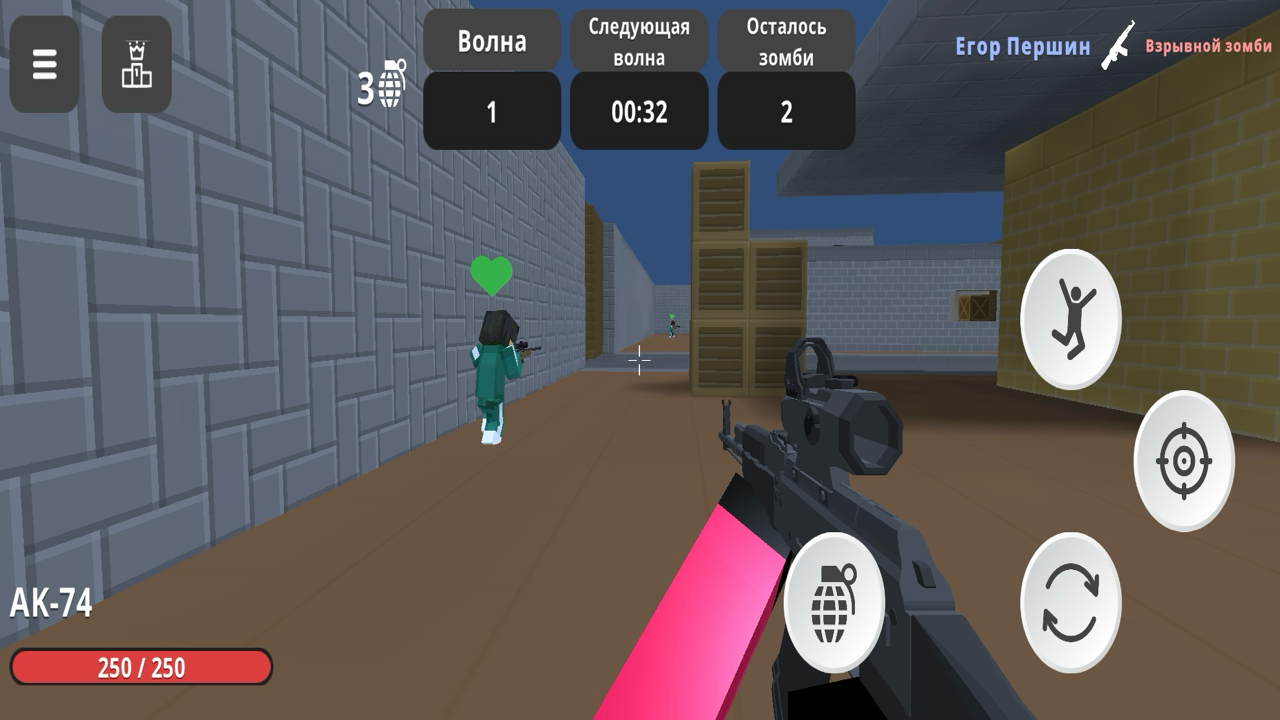Tap the Взрывной зомби kill feed text
Image resolution: width=1280 pixels, height=720 pixels.
coord(1207,47)
